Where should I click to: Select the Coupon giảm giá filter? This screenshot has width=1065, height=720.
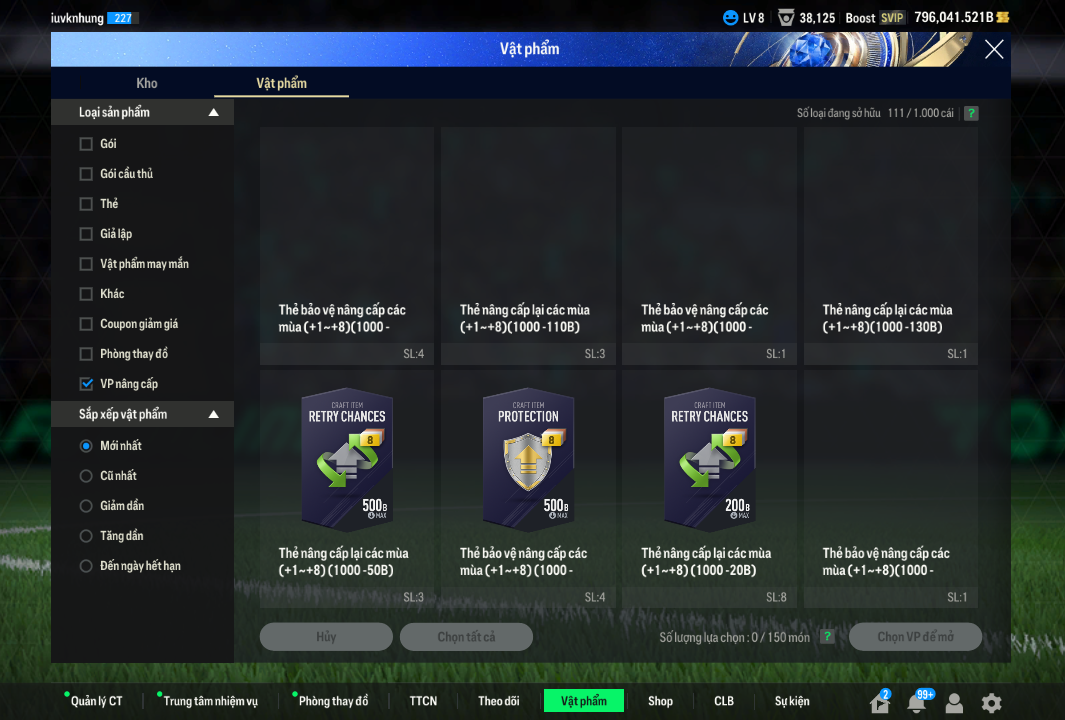[86, 324]
